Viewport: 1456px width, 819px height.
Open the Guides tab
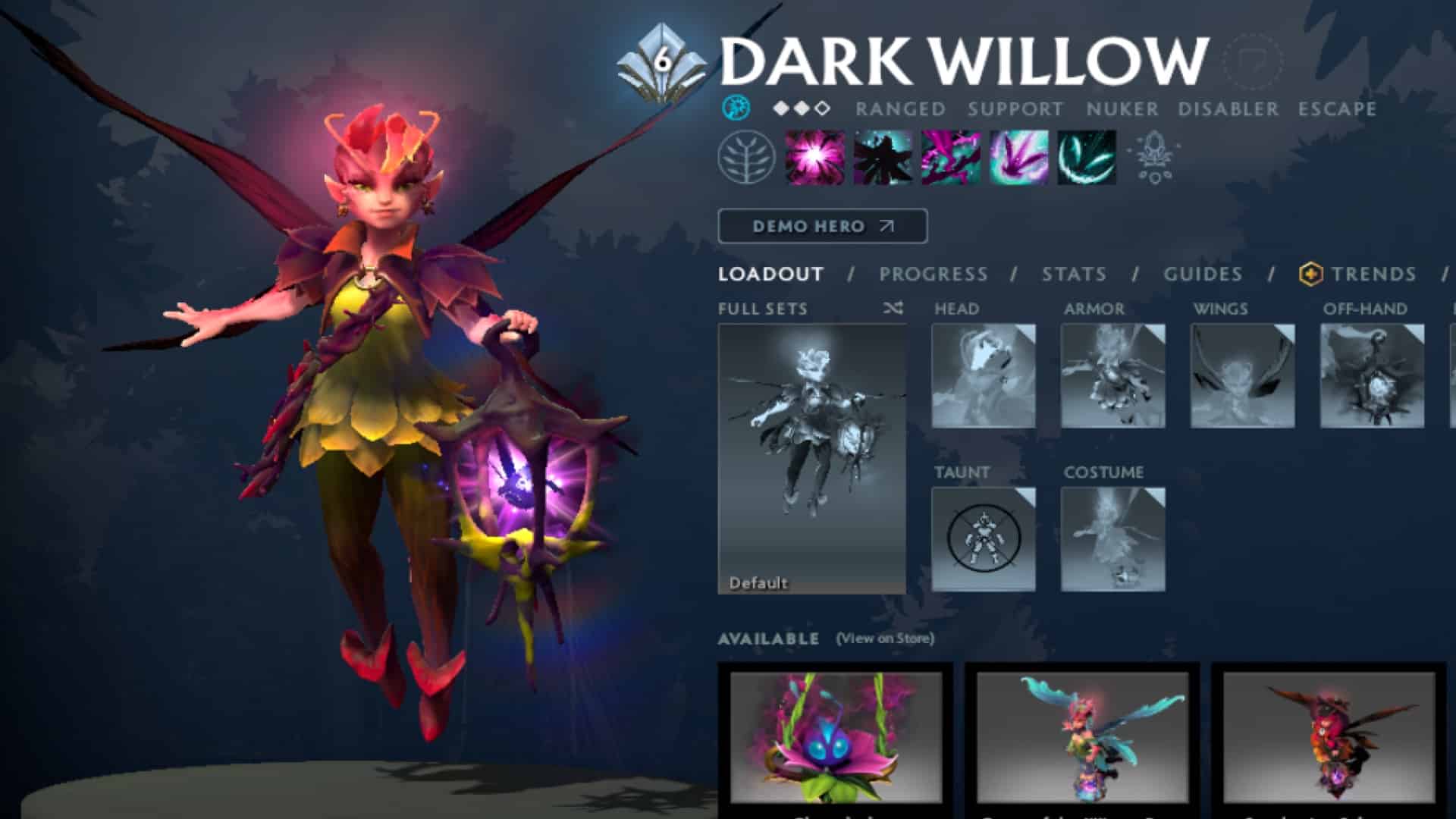[x=1204, y=275]
